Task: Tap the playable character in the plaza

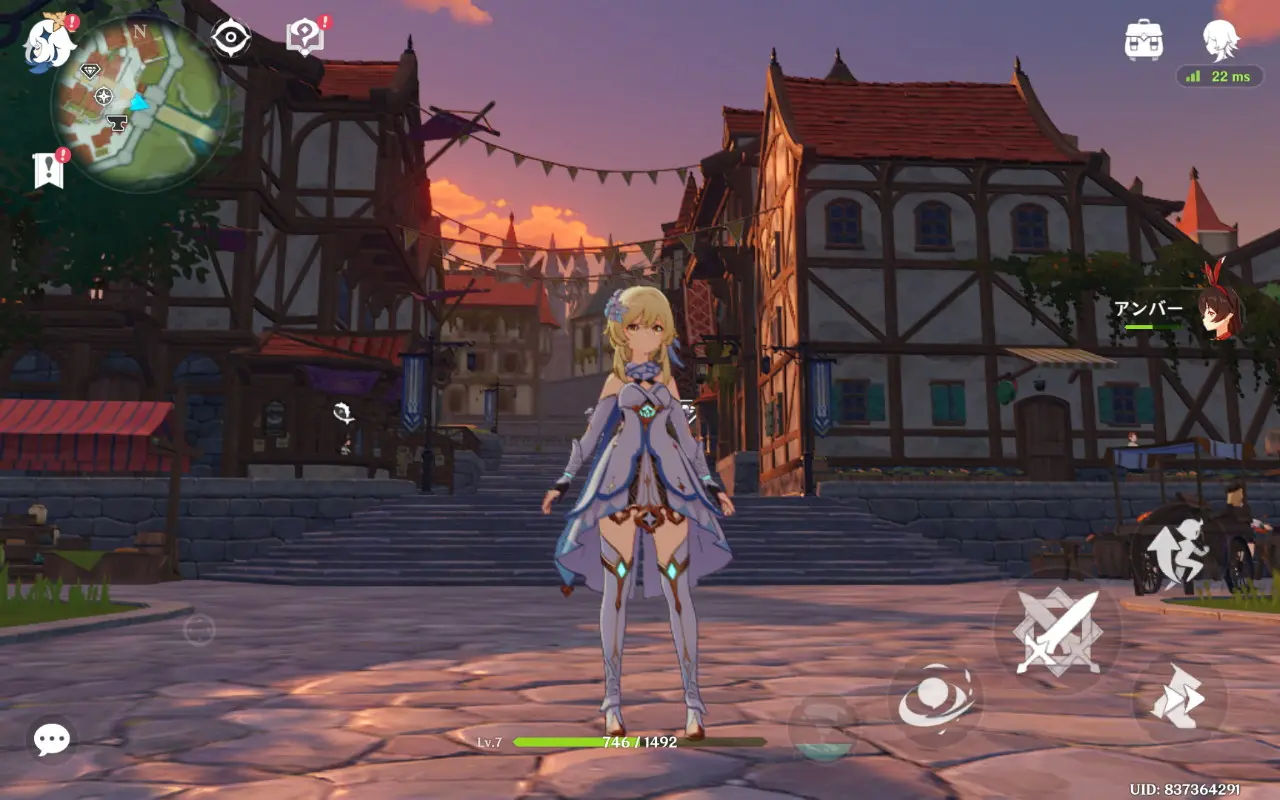Action: coord(645,500)
